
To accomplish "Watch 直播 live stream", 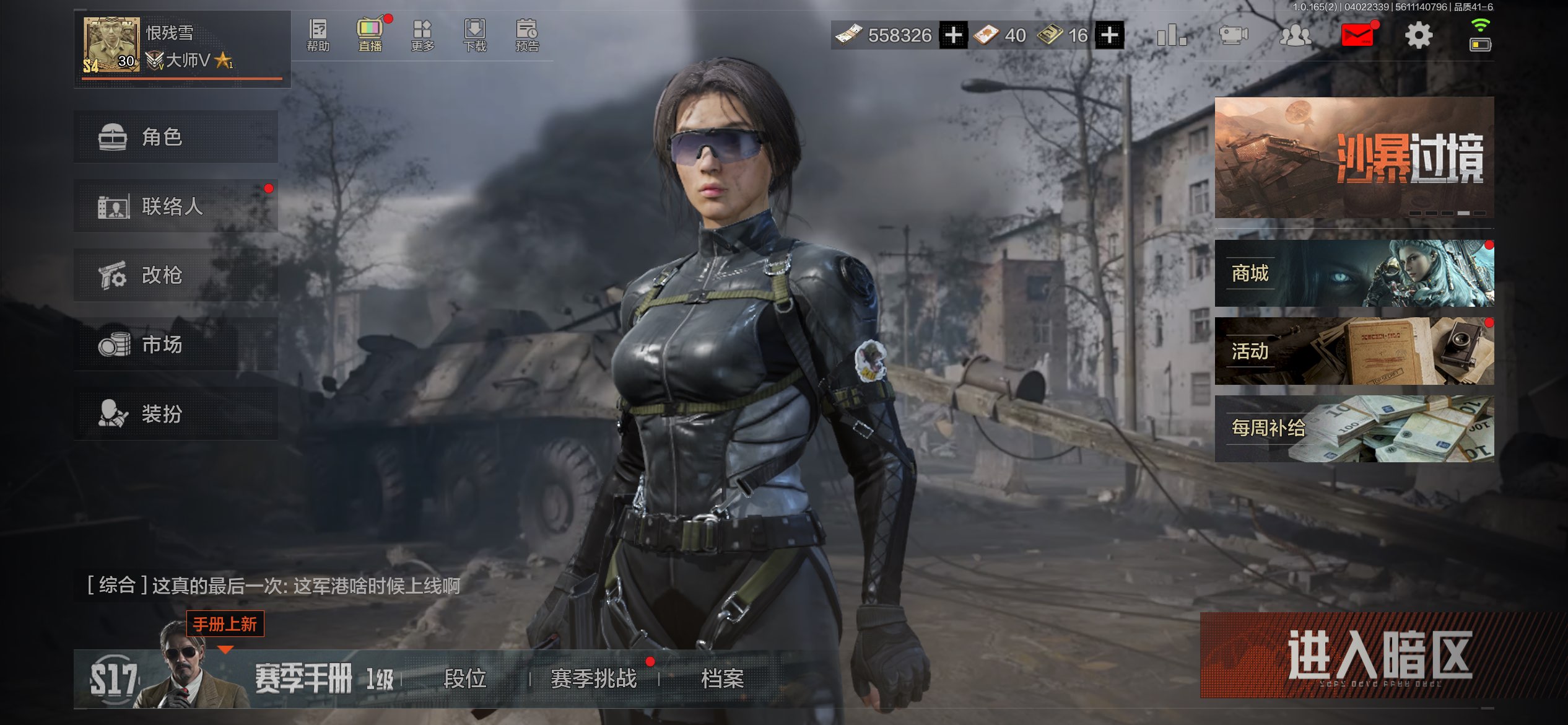I will tap(370, 35).
